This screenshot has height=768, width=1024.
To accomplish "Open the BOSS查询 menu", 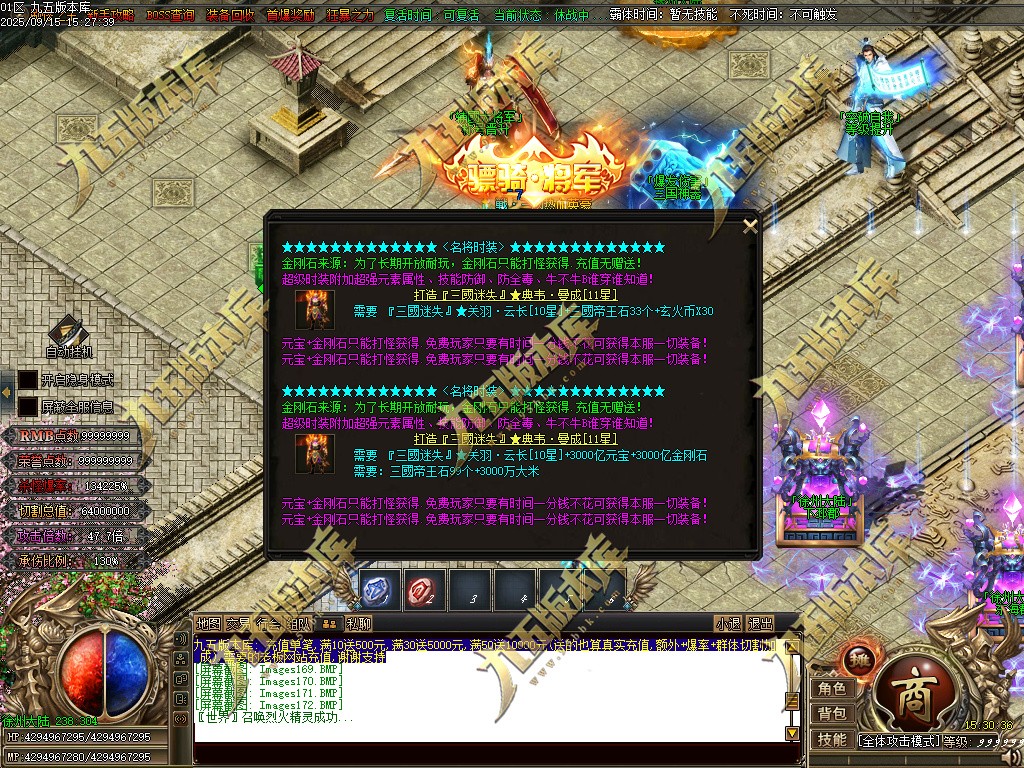I will (x=171, y=16).
